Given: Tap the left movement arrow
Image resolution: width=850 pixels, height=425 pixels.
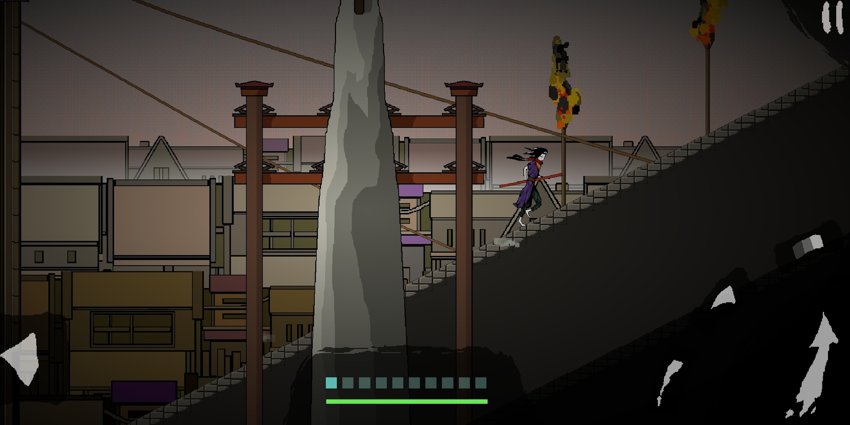Looking at the screenshot, I should tap(20, 355).
